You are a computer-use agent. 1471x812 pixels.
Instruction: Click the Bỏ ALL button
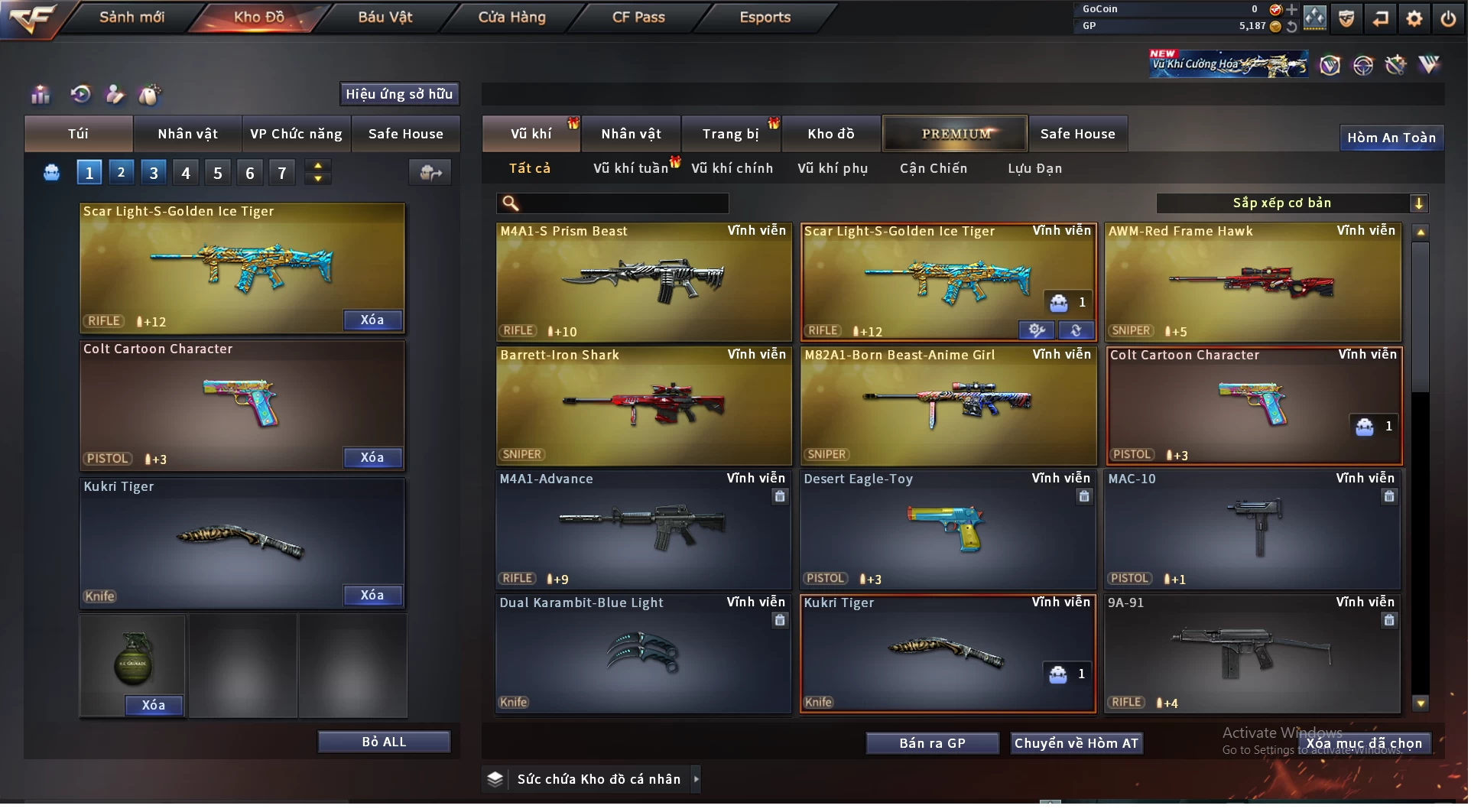click(x=385, y=743)
